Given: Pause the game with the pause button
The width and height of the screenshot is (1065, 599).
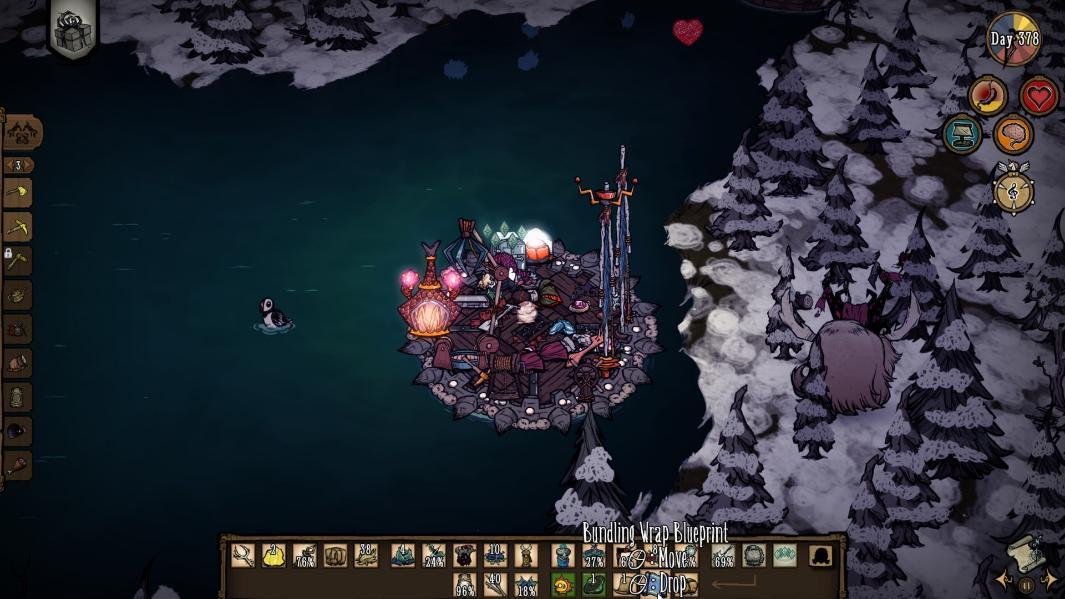Looking at the screenshot, I should pyautogui.click(x=1025, y=585).
